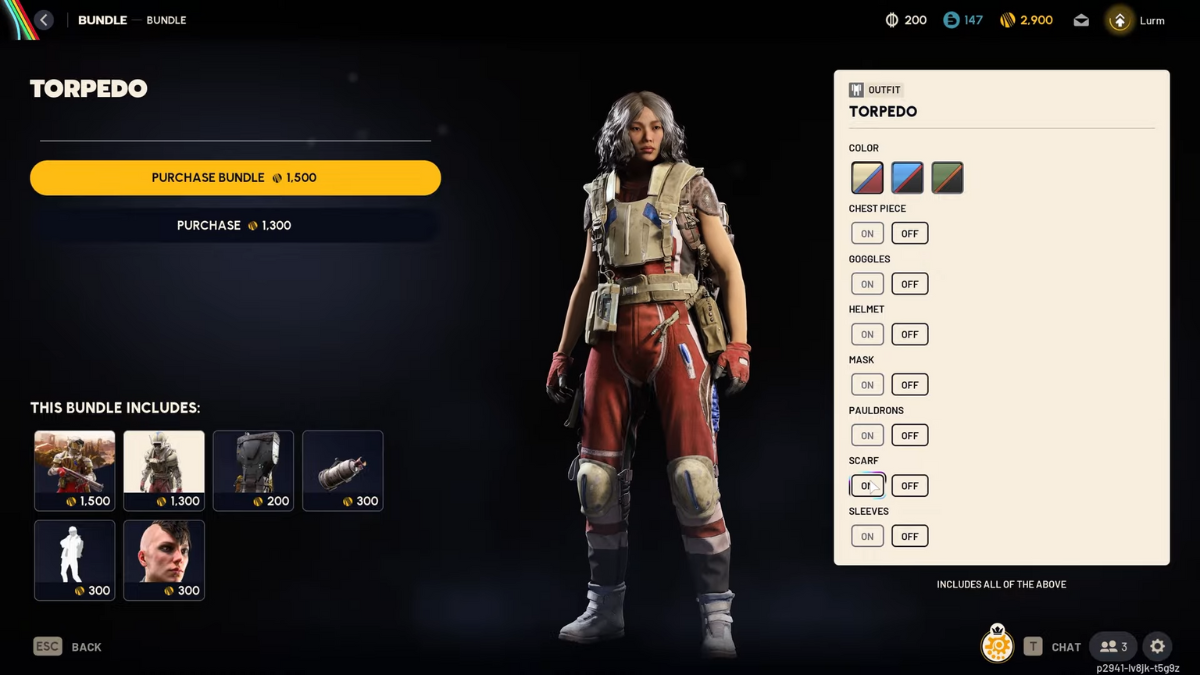The width and height of the screenshot is (1200, 675).
Task: Set Sleeves to off
Action: (909, 536)
